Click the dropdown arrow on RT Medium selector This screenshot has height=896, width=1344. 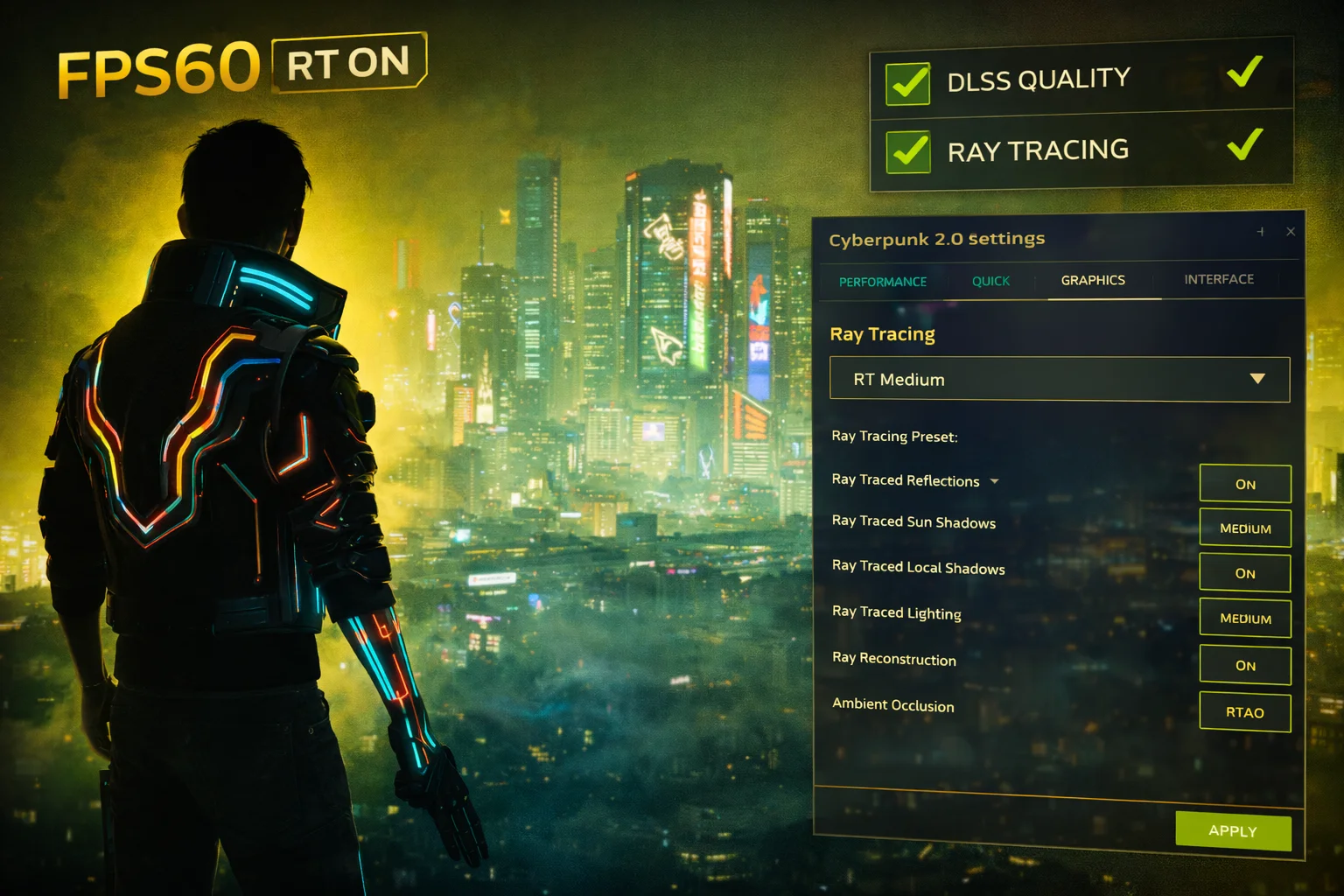point(1258,378)
